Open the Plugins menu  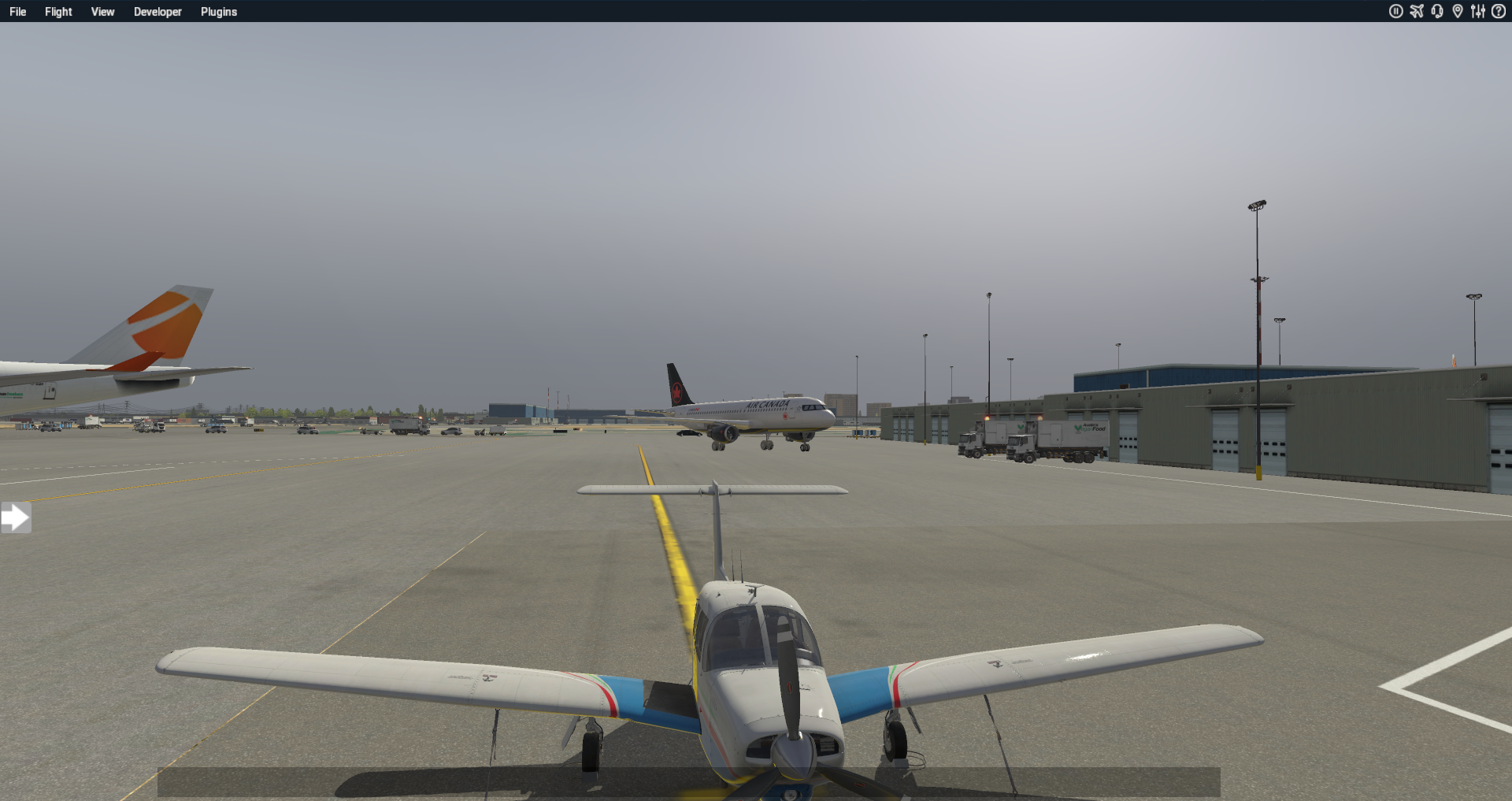pos(218,11)
